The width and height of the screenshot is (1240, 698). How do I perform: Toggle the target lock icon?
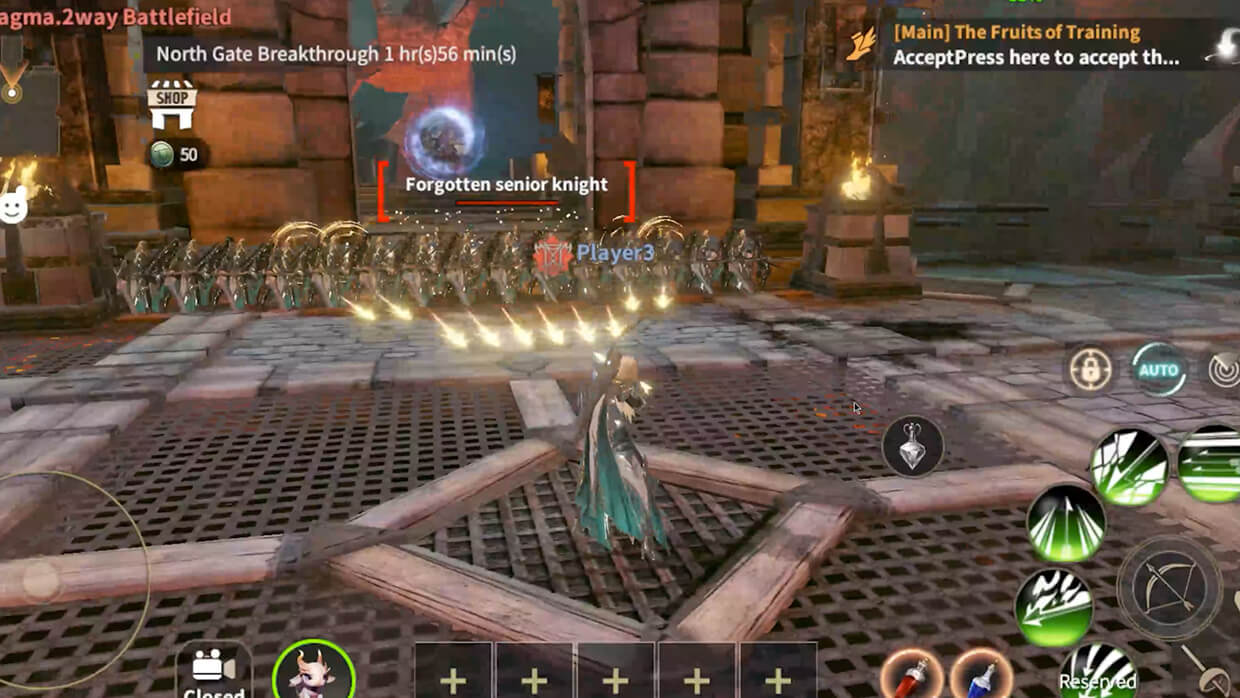point(1089,370)
